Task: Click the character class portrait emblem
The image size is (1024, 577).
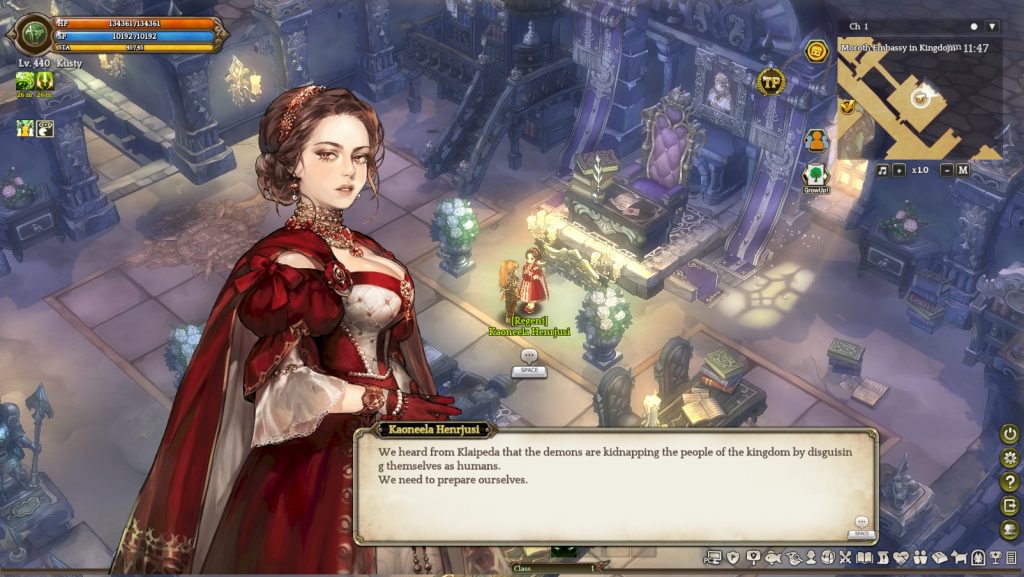Action: 28,33
